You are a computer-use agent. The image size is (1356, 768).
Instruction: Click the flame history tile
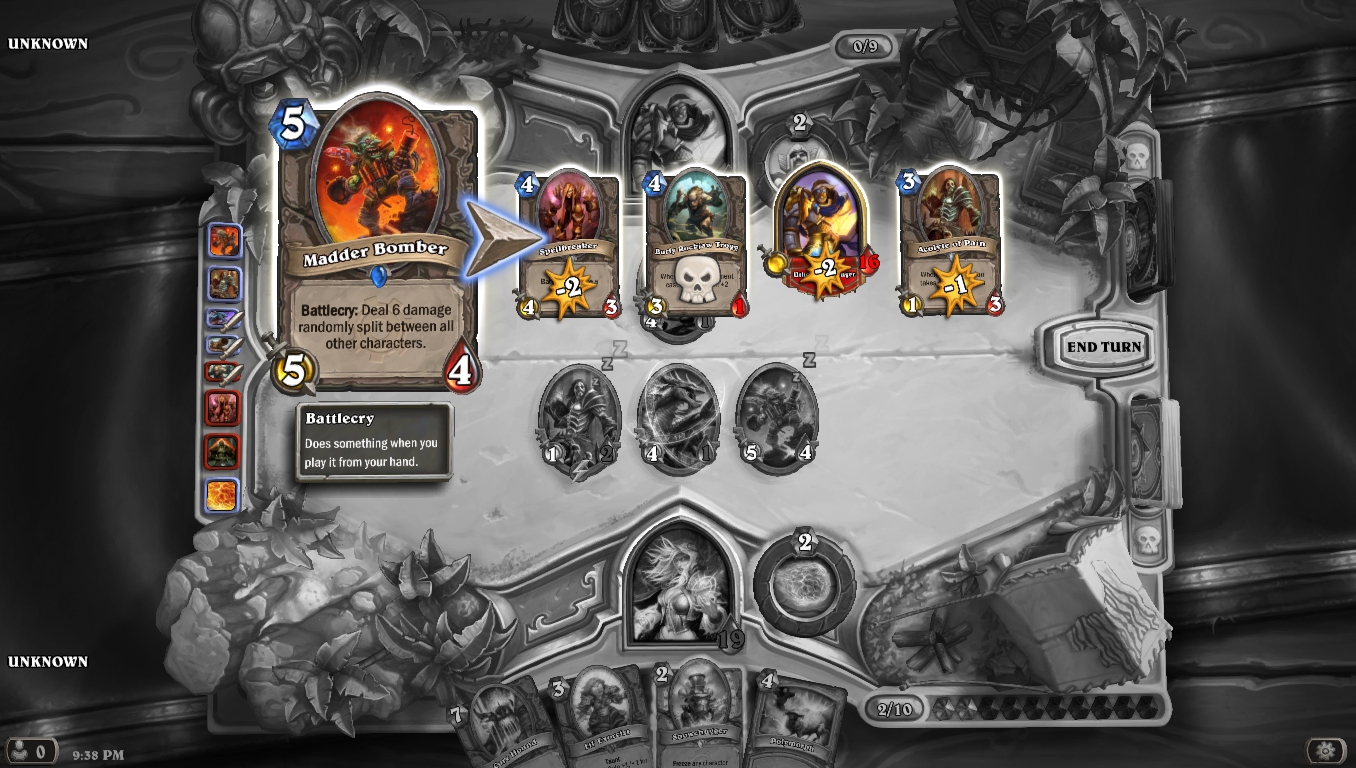(x=222, y=495)
